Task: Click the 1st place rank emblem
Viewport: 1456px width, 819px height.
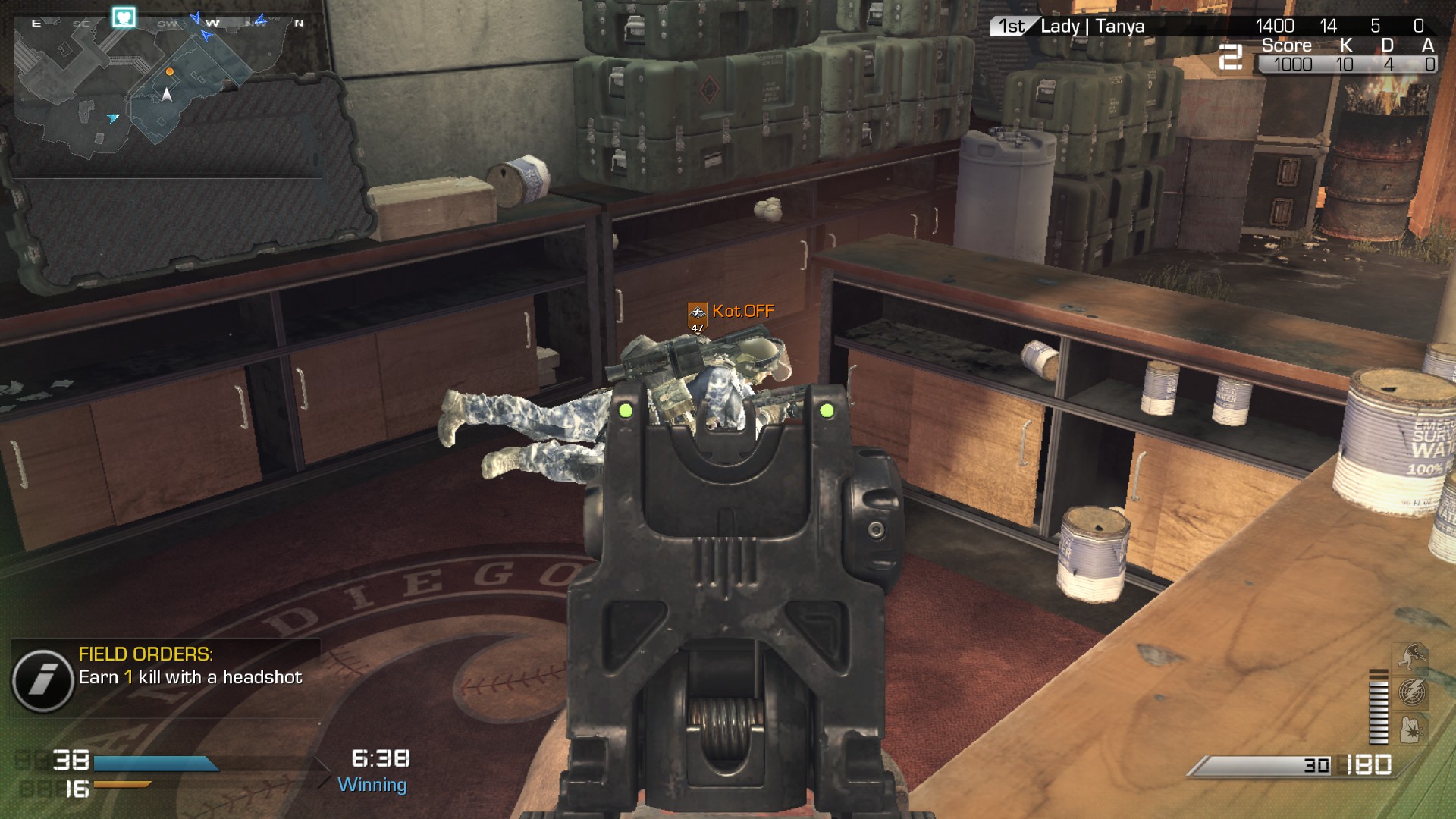Action: pyautogui.click(x=1011, y=27)
